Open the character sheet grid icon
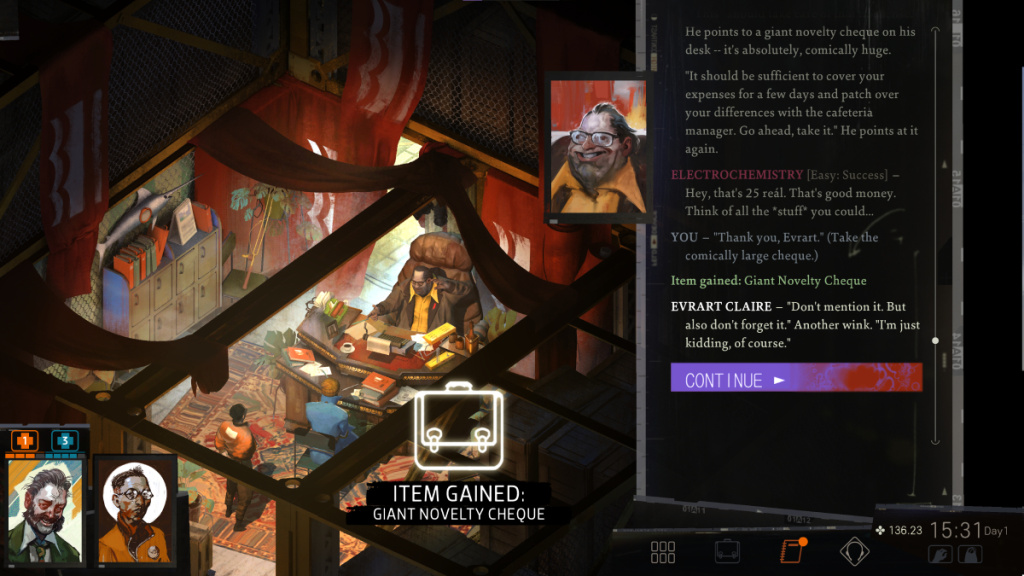This screenshot has height=576, width=1024. point(663,551)
